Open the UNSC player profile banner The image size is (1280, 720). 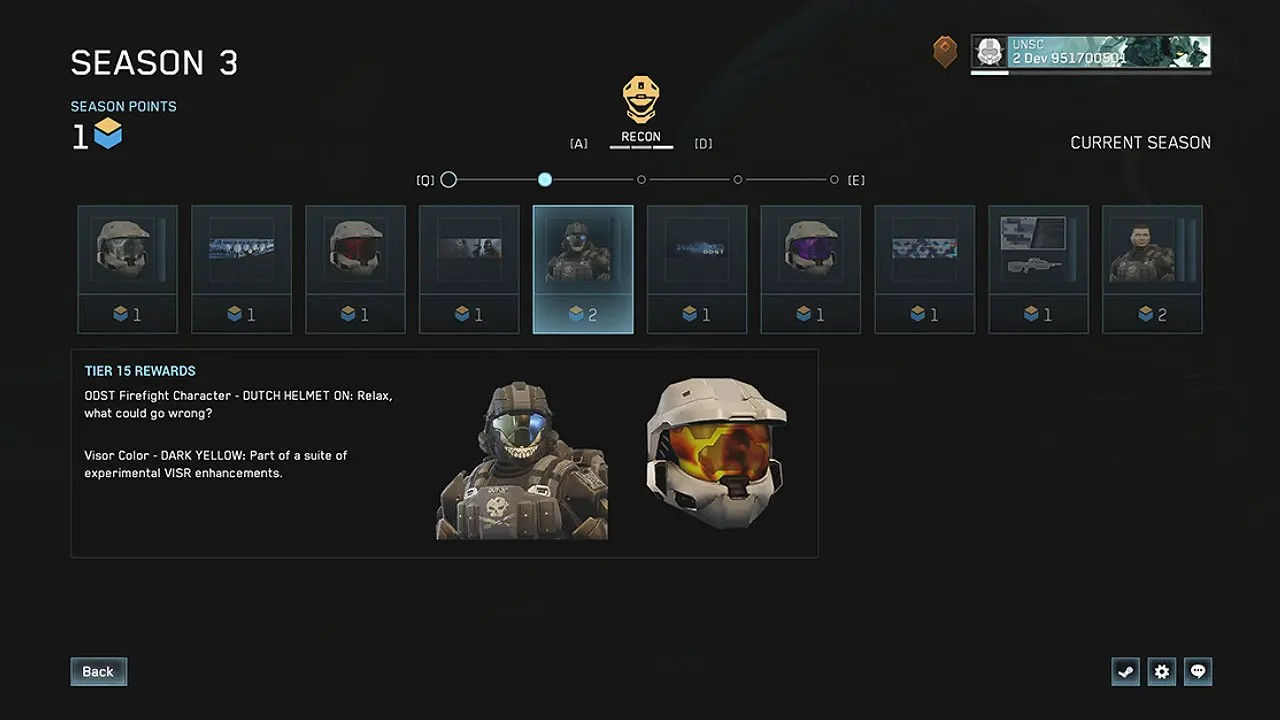pyautogui.click(x=1090, y=51)
